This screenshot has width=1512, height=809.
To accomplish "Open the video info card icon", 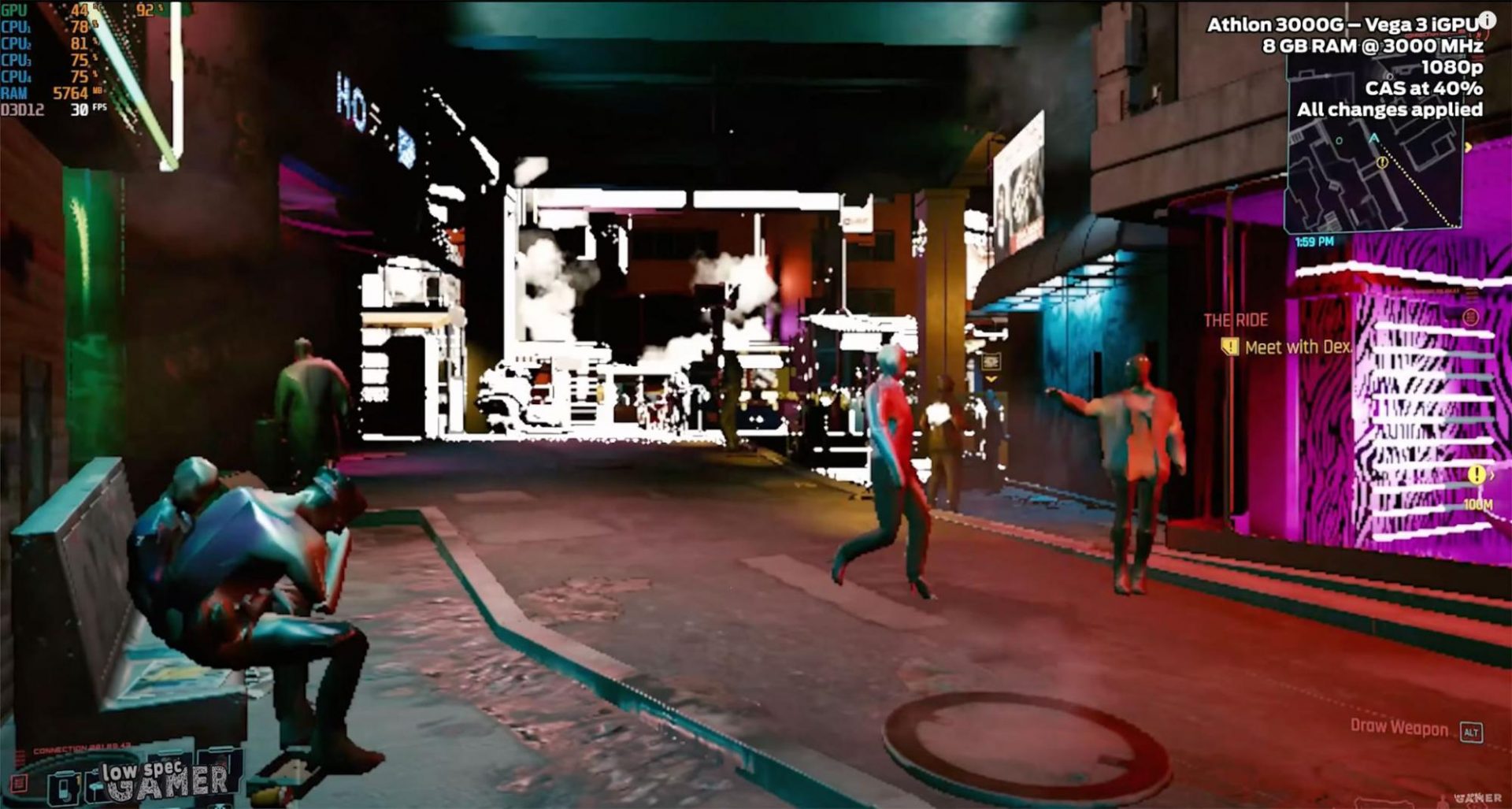I will click(1487, 20).
